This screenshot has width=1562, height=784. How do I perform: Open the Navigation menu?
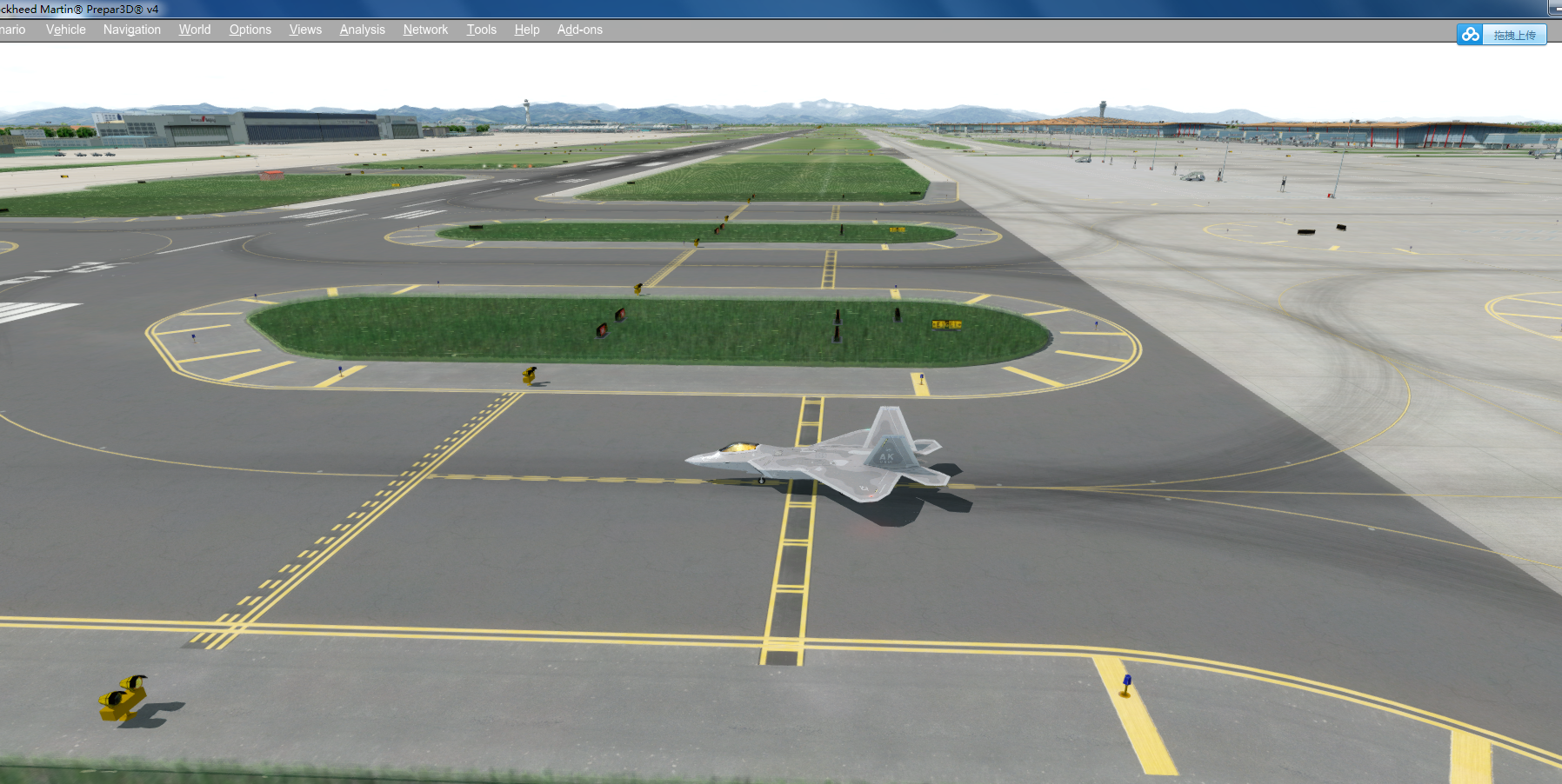coord(131,29)
